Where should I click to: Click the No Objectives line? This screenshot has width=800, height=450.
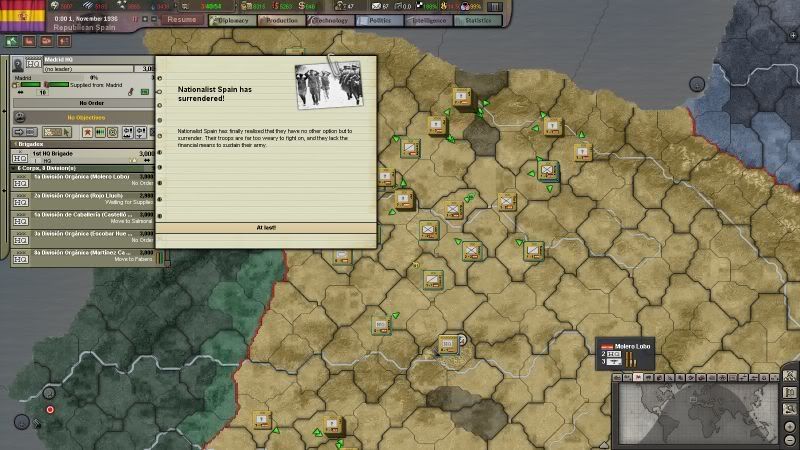click(x=85, y=117)
